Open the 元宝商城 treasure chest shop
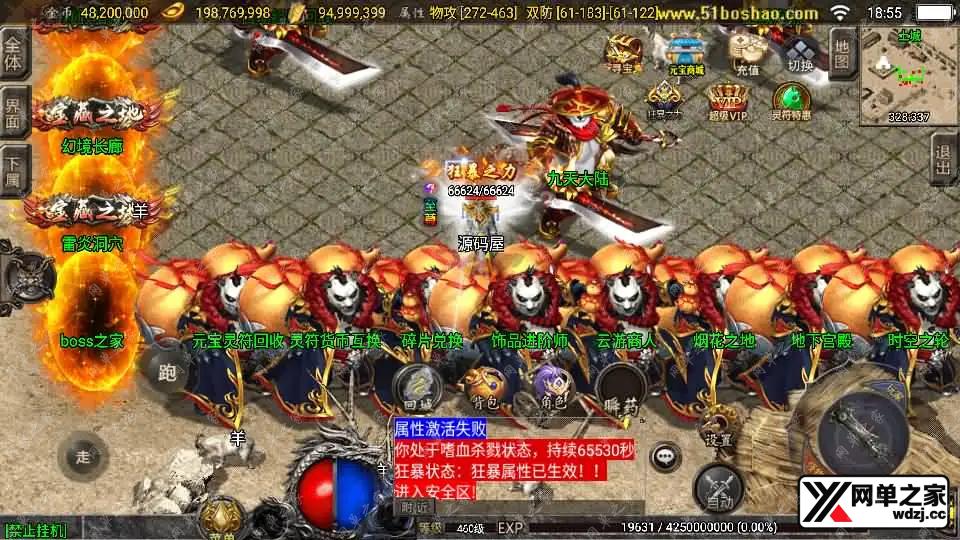Viewport: 960px width, 540px height. coord(686,53)
